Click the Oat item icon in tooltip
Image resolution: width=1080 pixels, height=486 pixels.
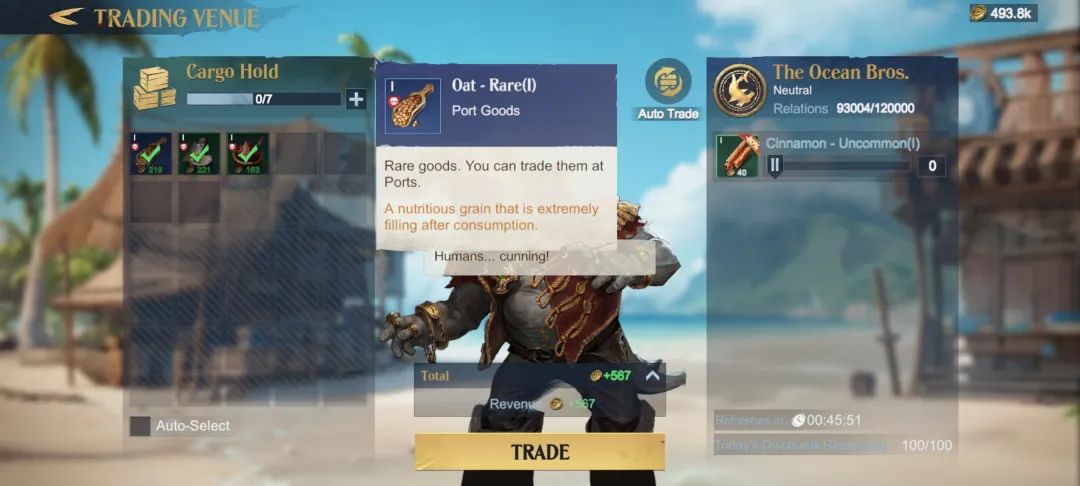coord(413,106)
